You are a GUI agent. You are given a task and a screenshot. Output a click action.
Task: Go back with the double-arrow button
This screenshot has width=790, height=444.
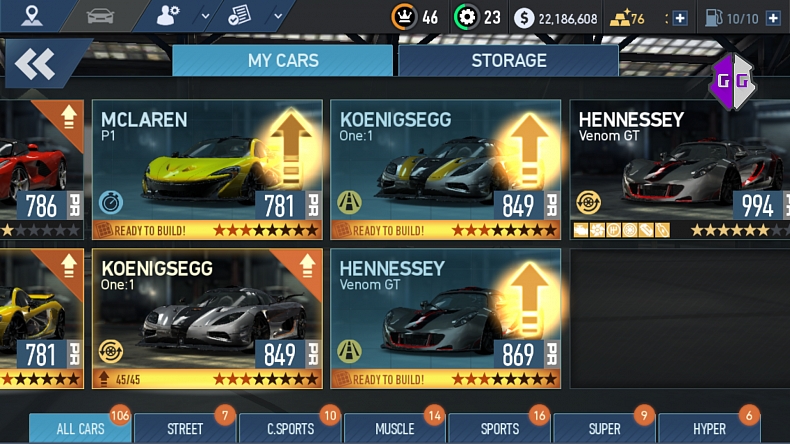[x=36, y=65]
